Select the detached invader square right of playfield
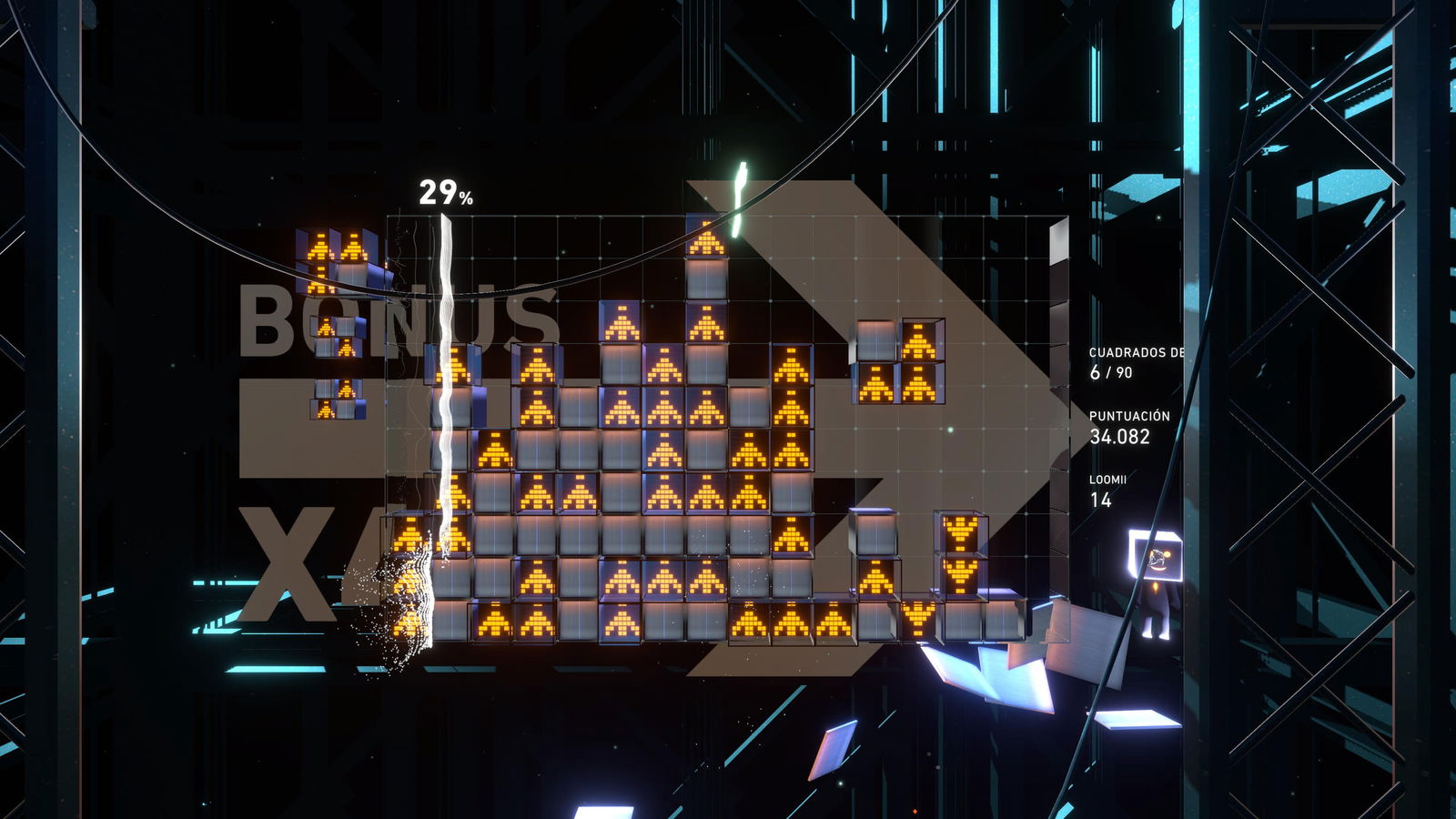Image resolution: width=1456 pixels, height=819 pixels. tap(896, 359)
